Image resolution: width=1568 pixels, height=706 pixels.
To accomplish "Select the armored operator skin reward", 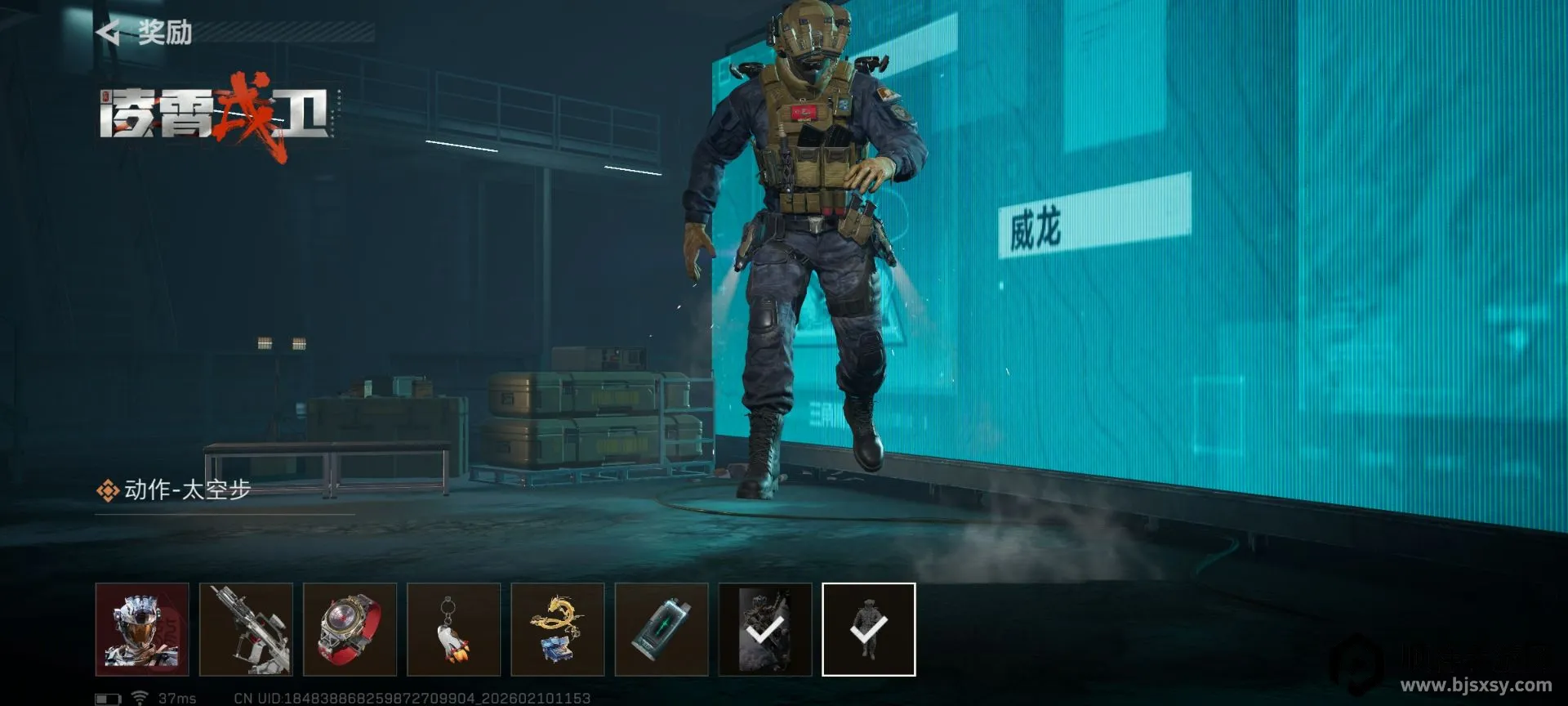I will click(142, 629).
